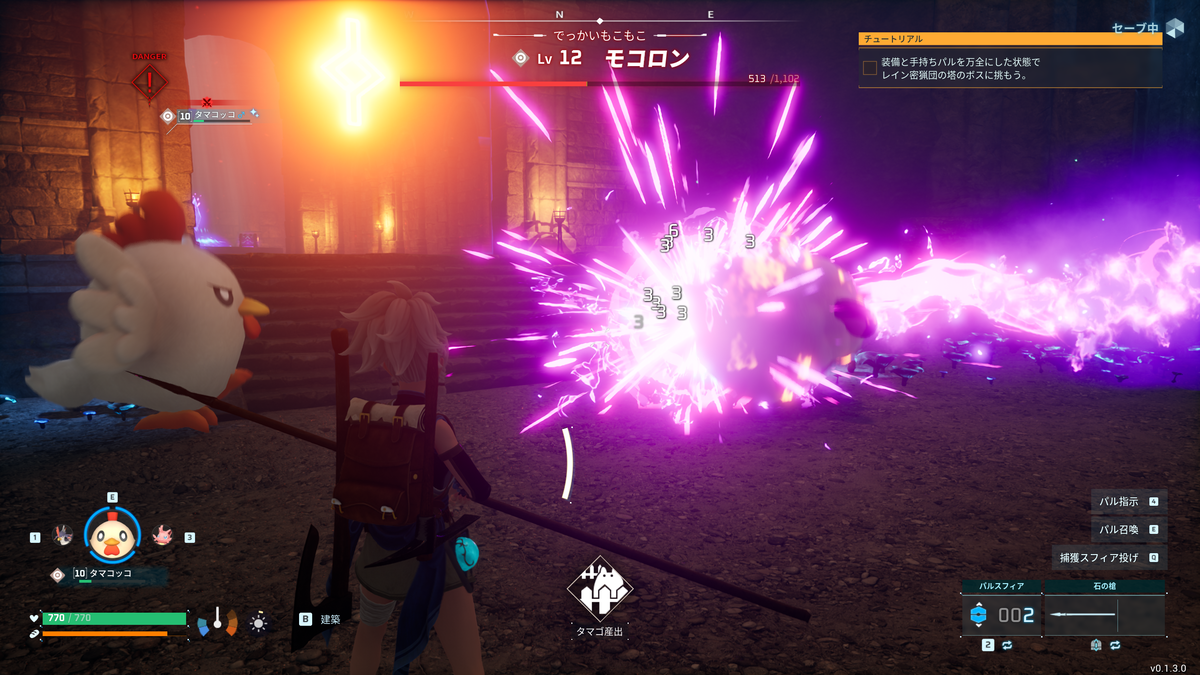The image size is (1200, 675).
Task: Click the swap arrows under the stone spear
Action: [x=1114, y=646]
